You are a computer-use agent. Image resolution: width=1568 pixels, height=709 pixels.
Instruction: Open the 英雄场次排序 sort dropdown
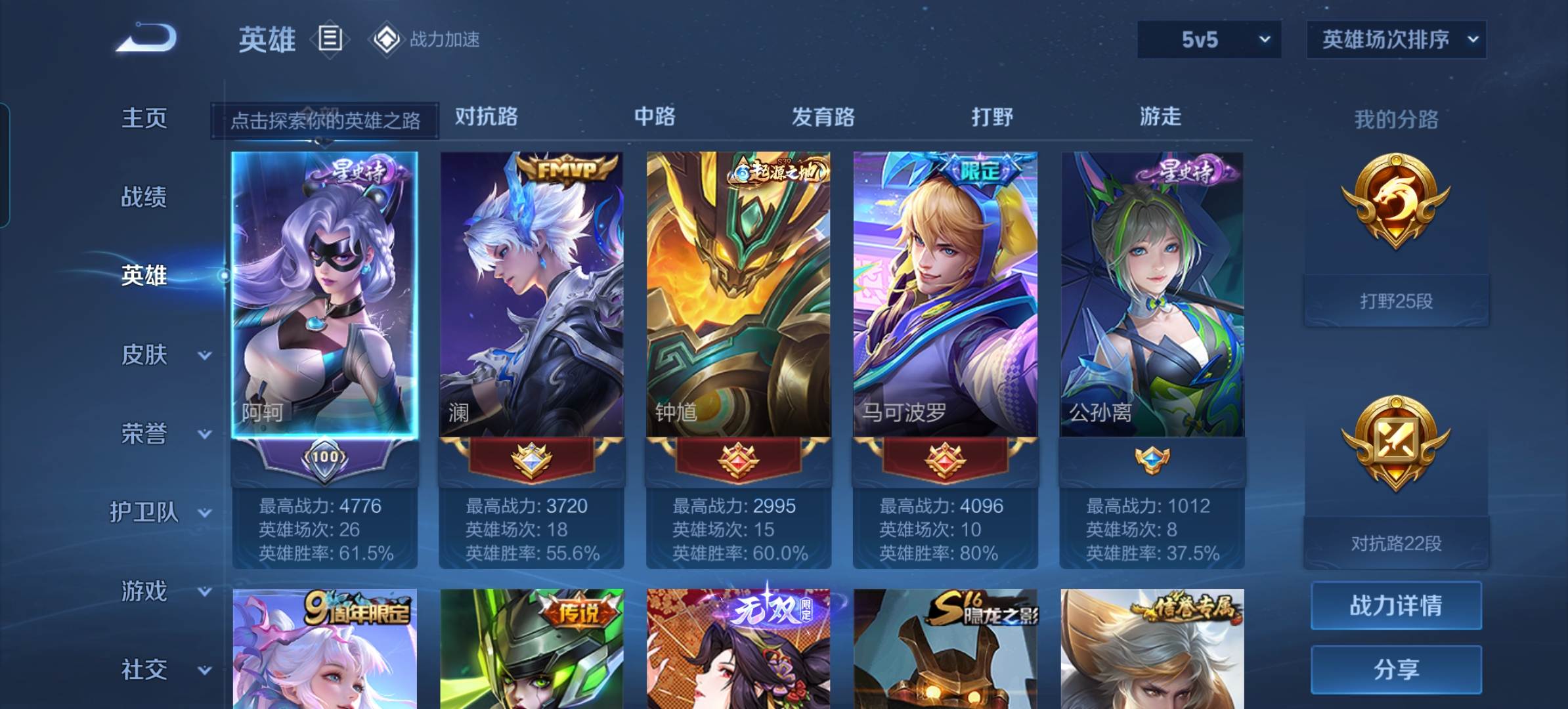pos(1396,39)
